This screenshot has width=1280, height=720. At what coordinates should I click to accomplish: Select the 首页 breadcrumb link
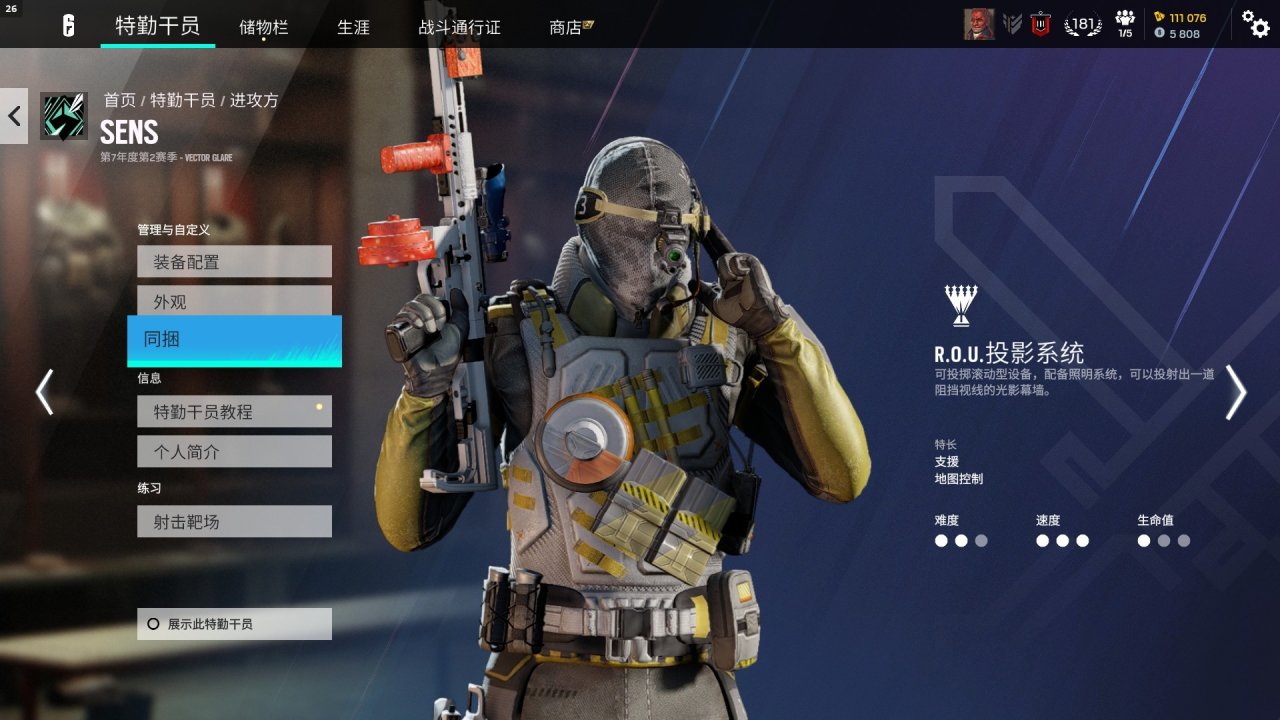coord(119,100)
